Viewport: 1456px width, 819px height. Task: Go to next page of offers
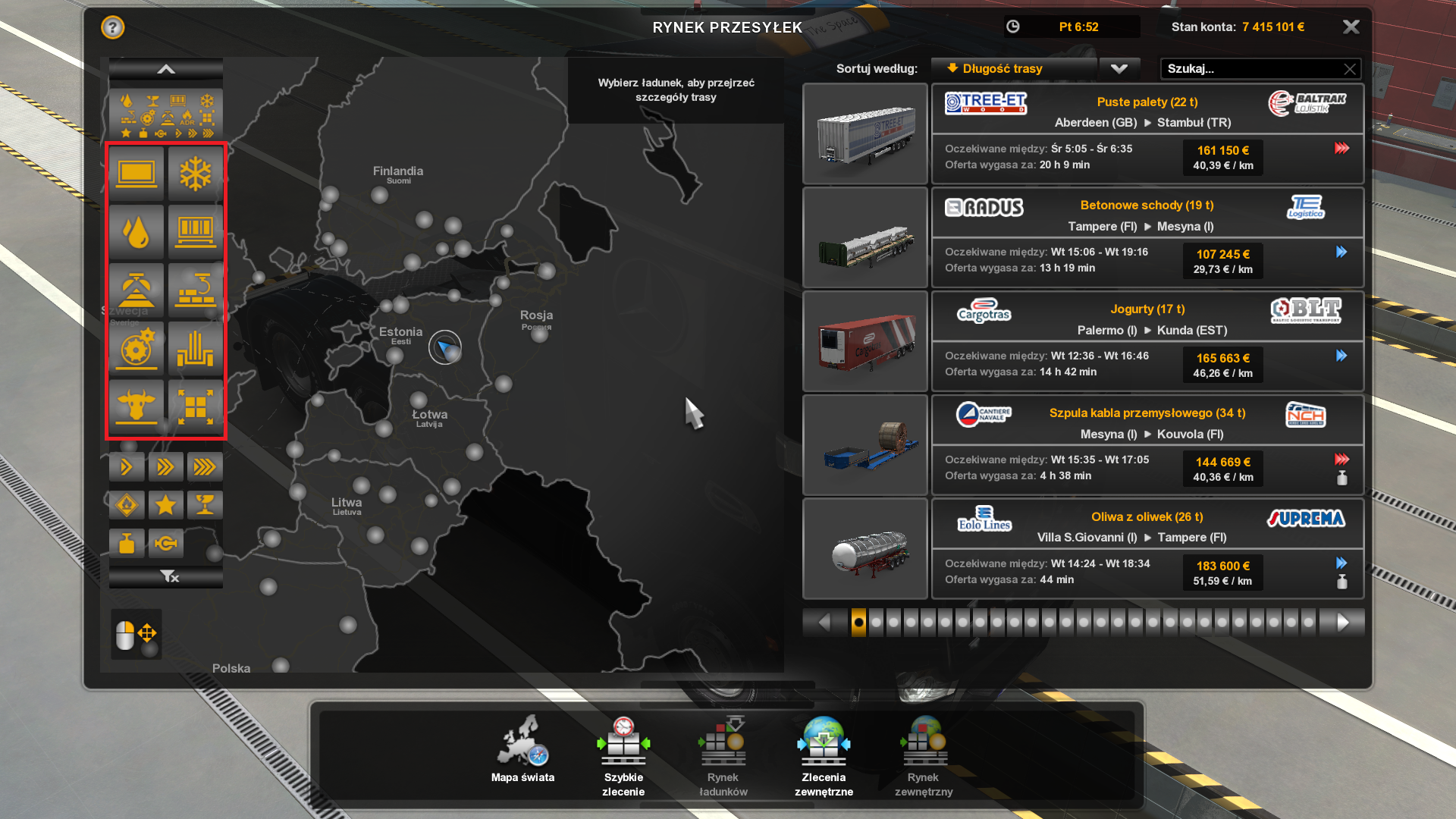[1343, 623]
